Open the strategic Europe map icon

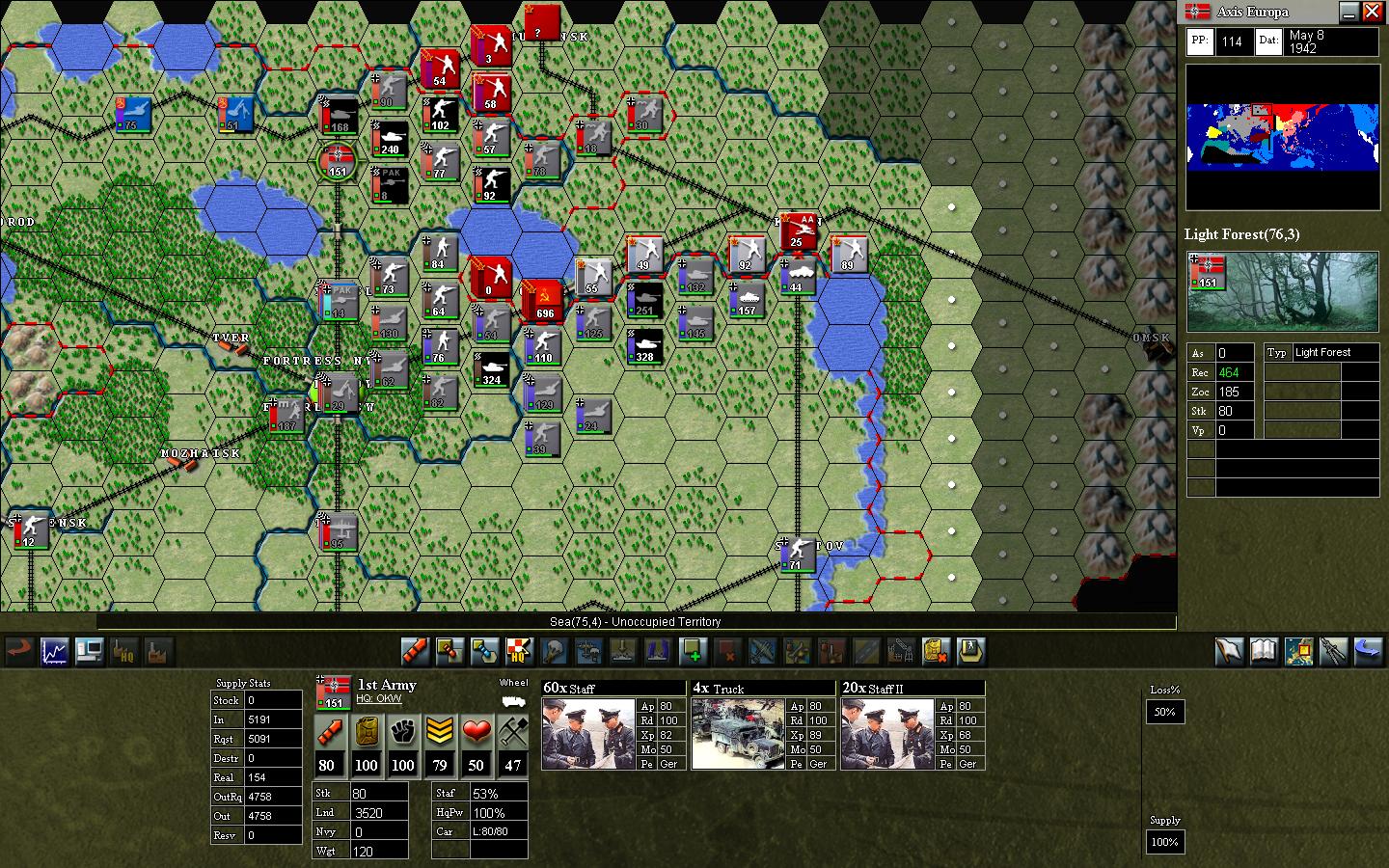1297,652
